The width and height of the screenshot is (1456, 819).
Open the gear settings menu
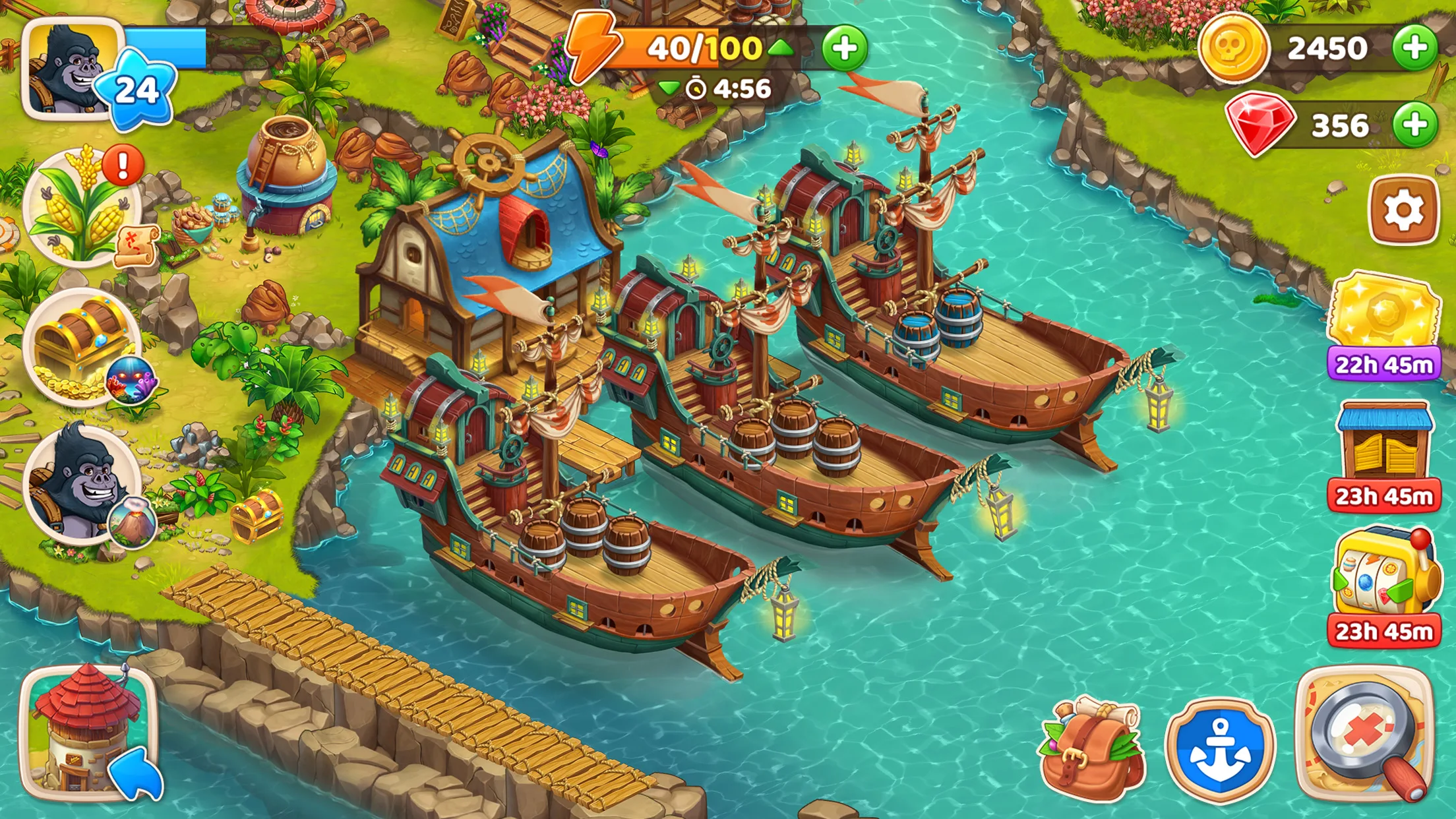(x=1403, y=210)
